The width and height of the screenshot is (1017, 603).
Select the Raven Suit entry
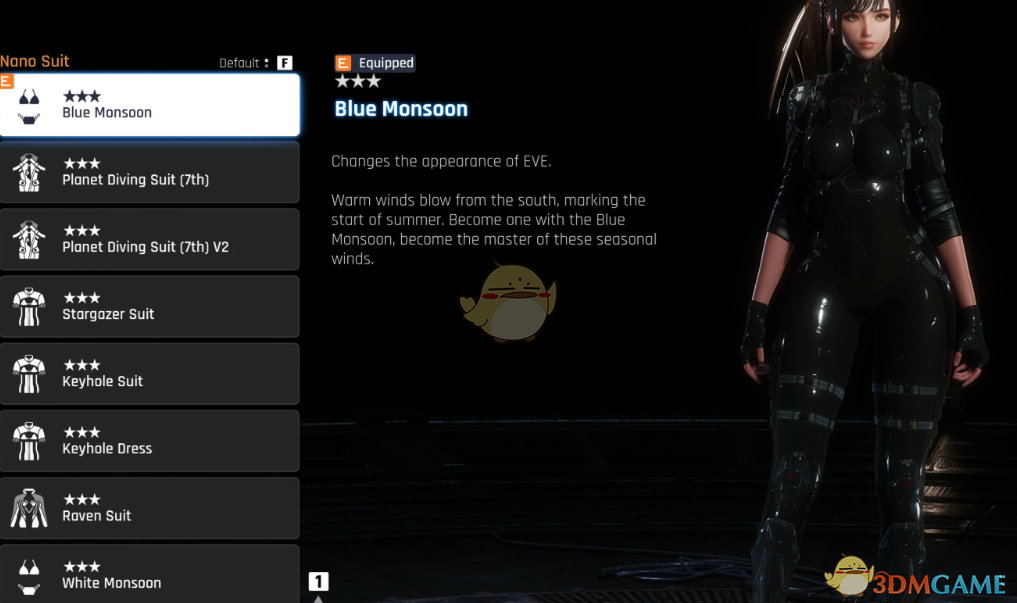[x=150, y=507]
